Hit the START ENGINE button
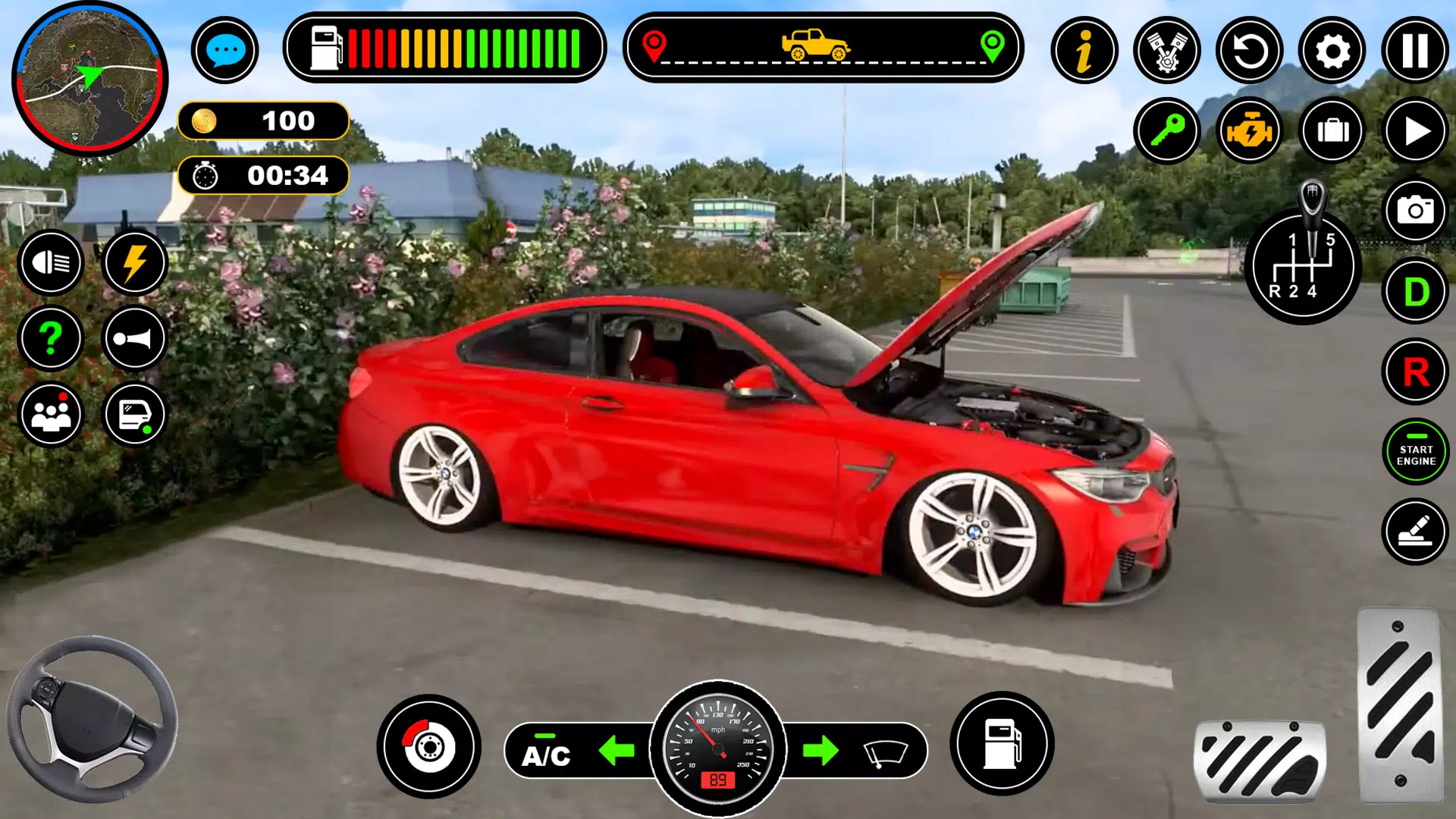 [1415, 453]
